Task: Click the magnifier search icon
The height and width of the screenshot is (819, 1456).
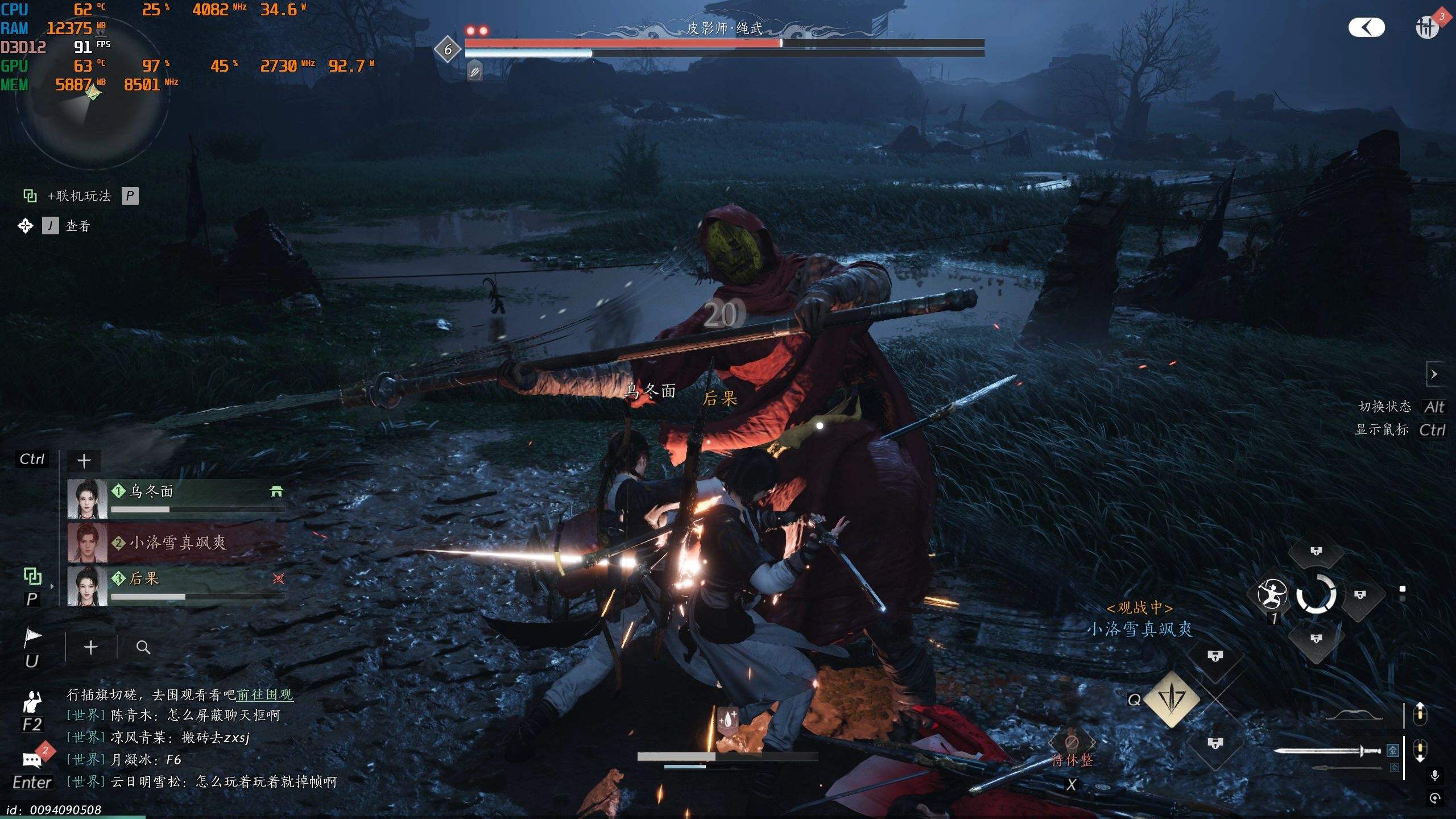Action: pyautogui.click(x=143, y=647)
